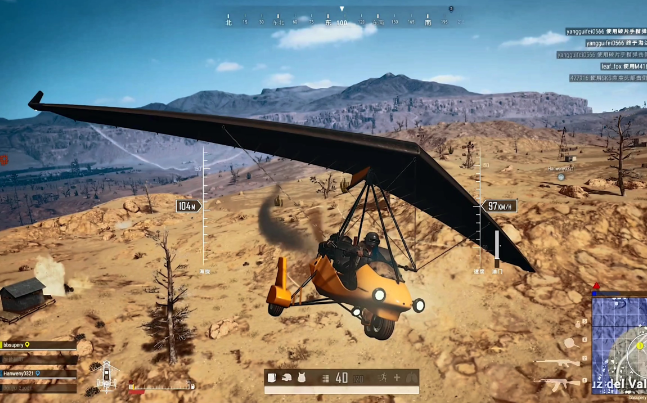Viewport: 647px width, 403px height.
Task: Select the grenade slot in weapon list
Action: [x=578, y=323]
